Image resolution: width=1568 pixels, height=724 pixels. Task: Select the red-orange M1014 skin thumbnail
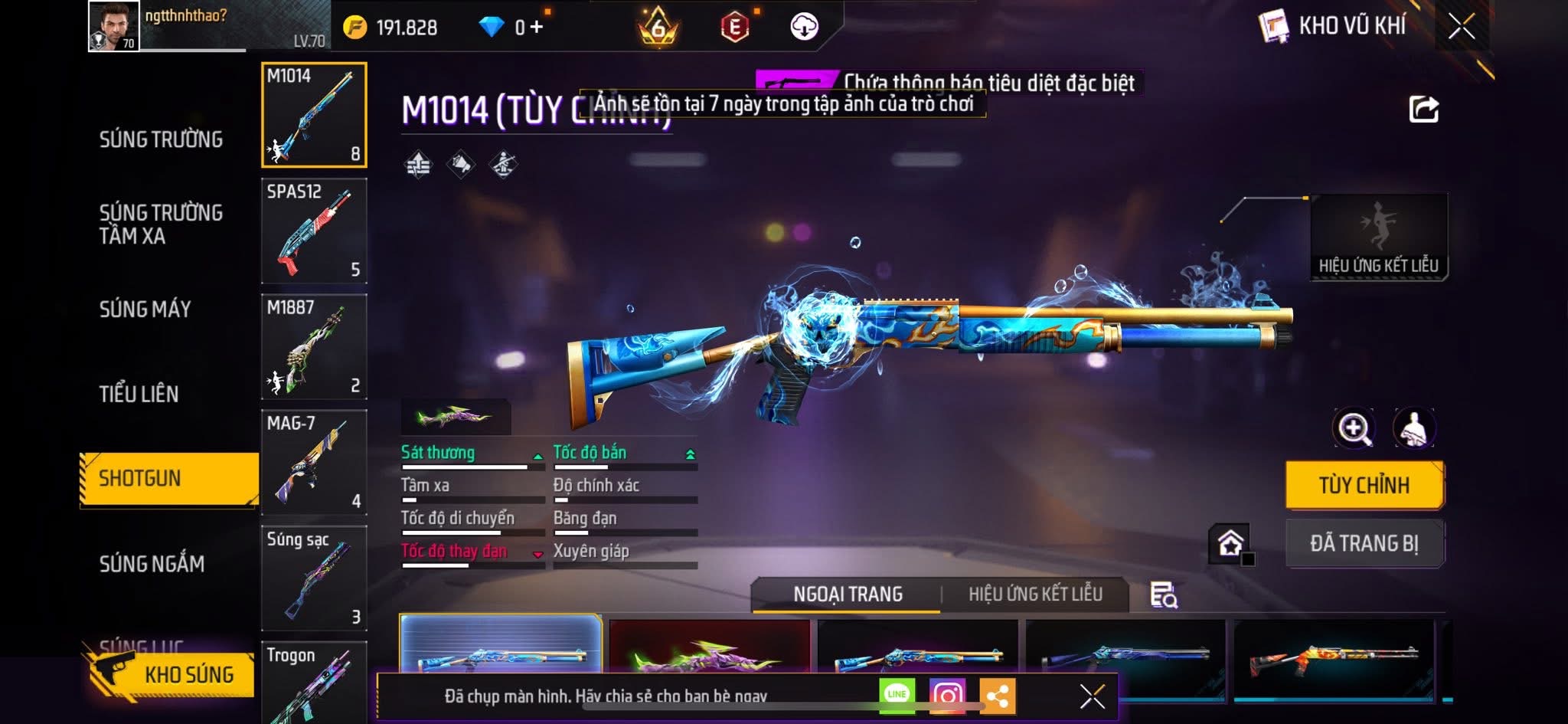tap(1333, 657)
